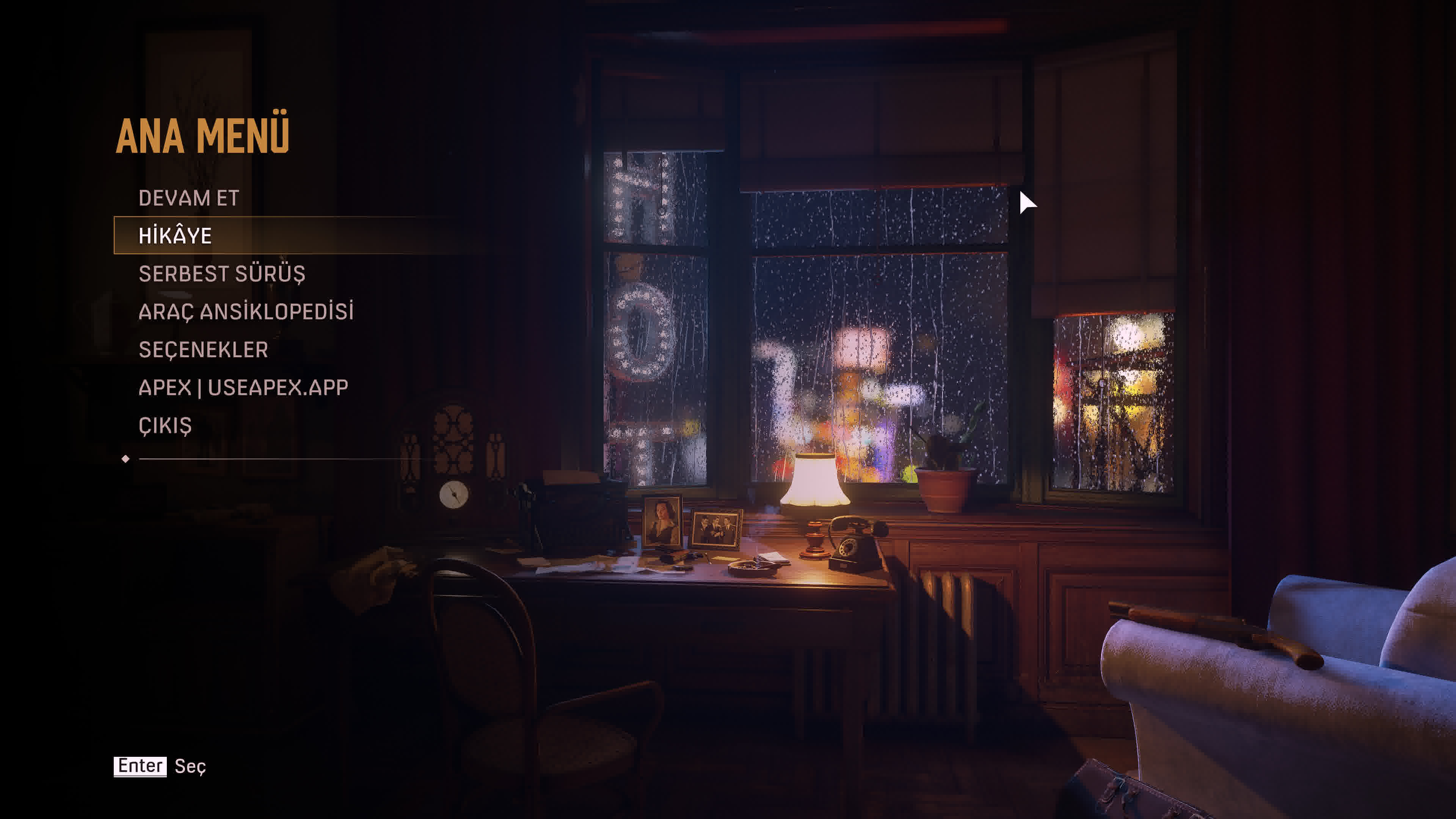This screenshot has width=1456, height=819.
Task: Quit the game via ÇIKIŞ
Action: pos(165,425)
